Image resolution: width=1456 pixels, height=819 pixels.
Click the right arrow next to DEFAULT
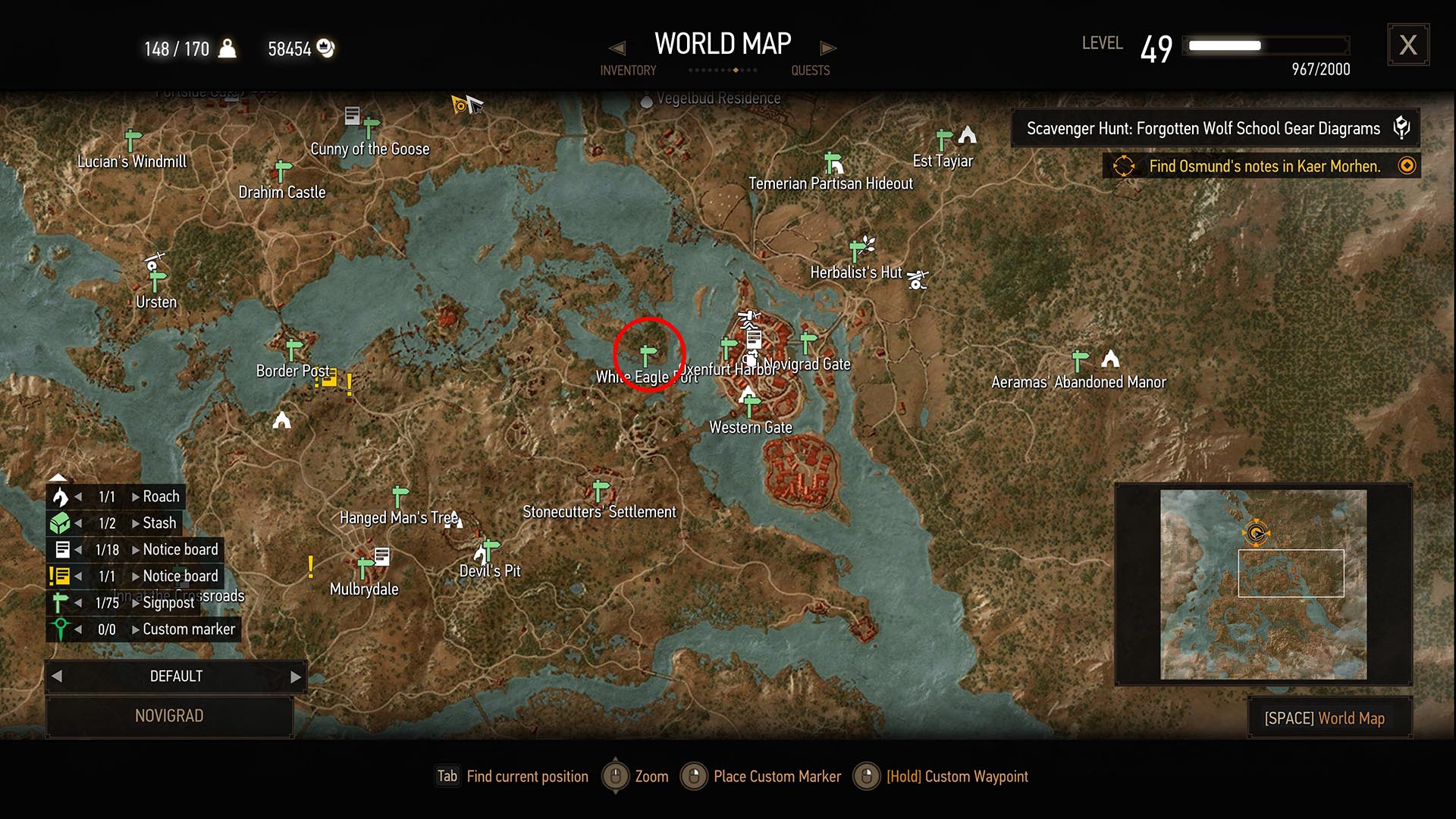coord(296,676)
